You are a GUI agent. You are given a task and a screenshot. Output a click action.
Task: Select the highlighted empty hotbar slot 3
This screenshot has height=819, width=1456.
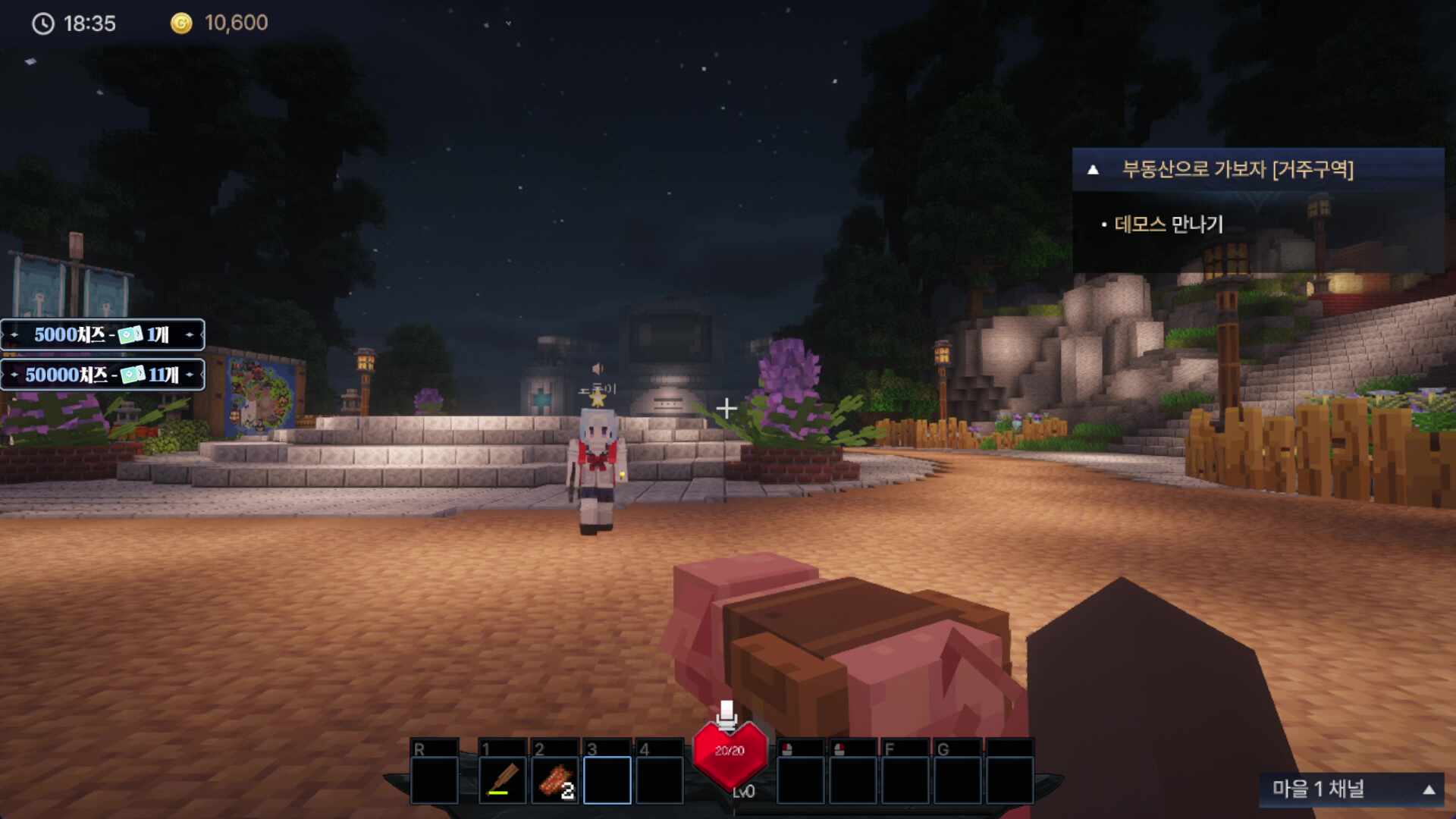607,780
